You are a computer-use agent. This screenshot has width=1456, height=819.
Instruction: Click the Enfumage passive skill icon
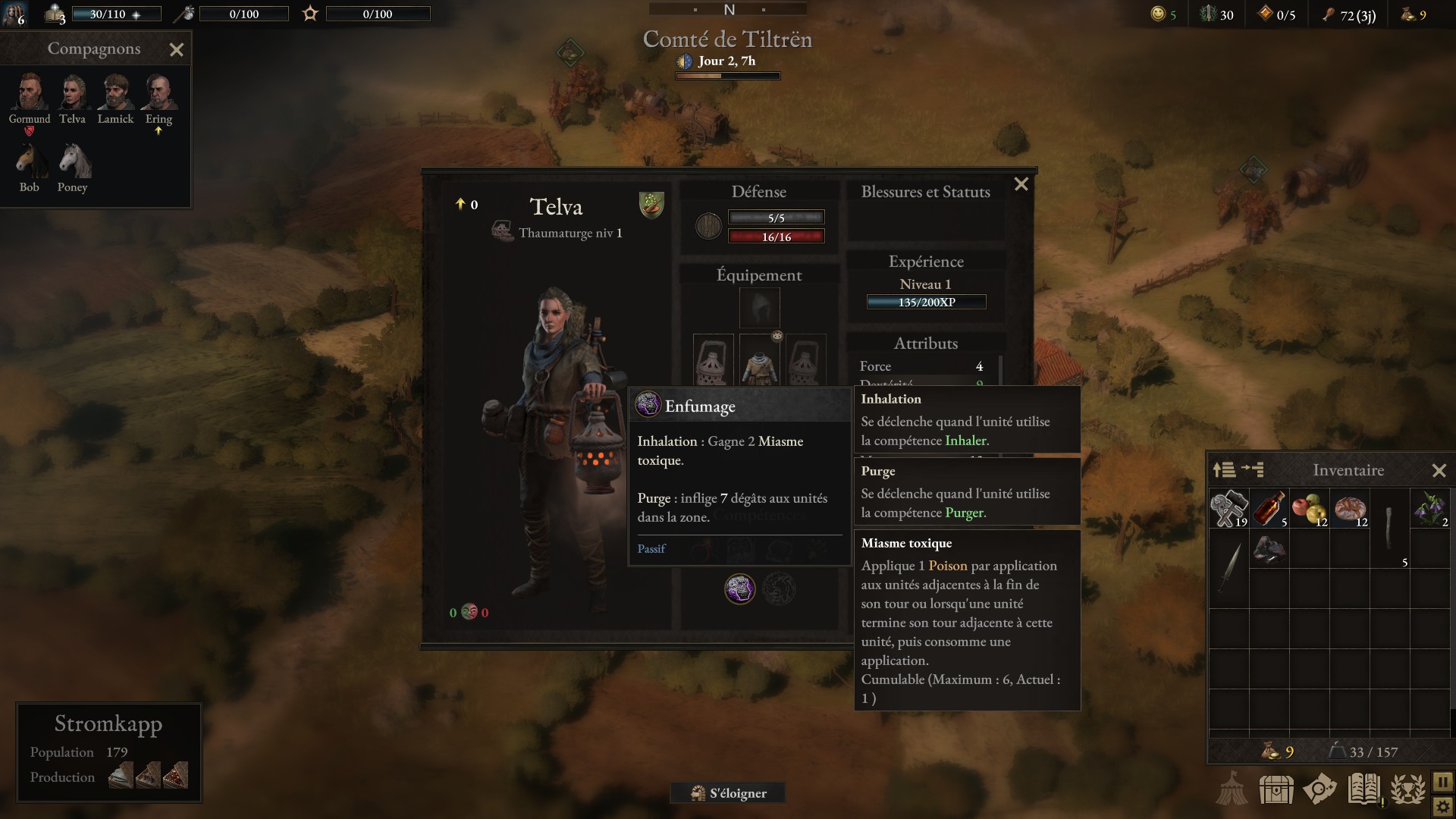739,588
